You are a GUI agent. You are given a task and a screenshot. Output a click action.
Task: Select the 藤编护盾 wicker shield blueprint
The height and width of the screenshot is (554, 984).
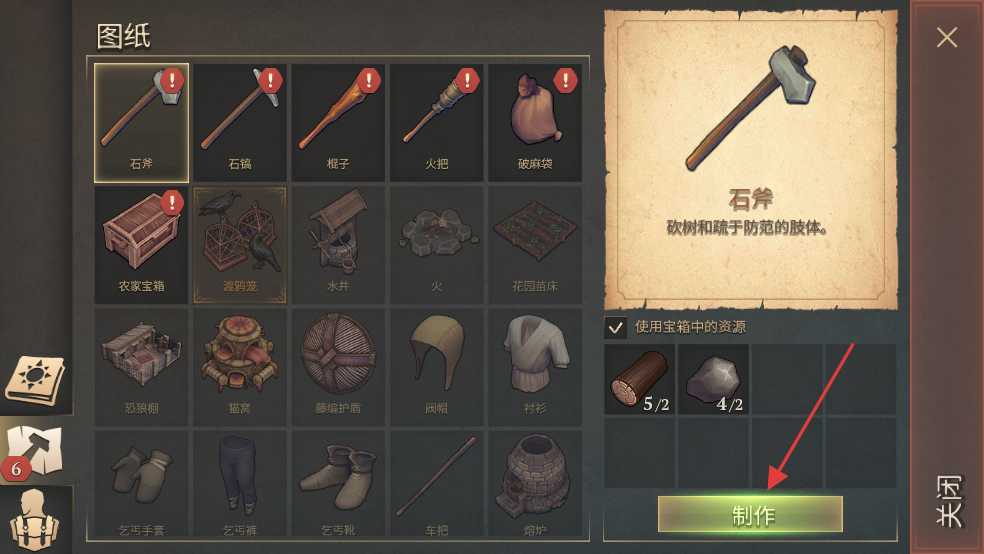(x=338, y=366)
